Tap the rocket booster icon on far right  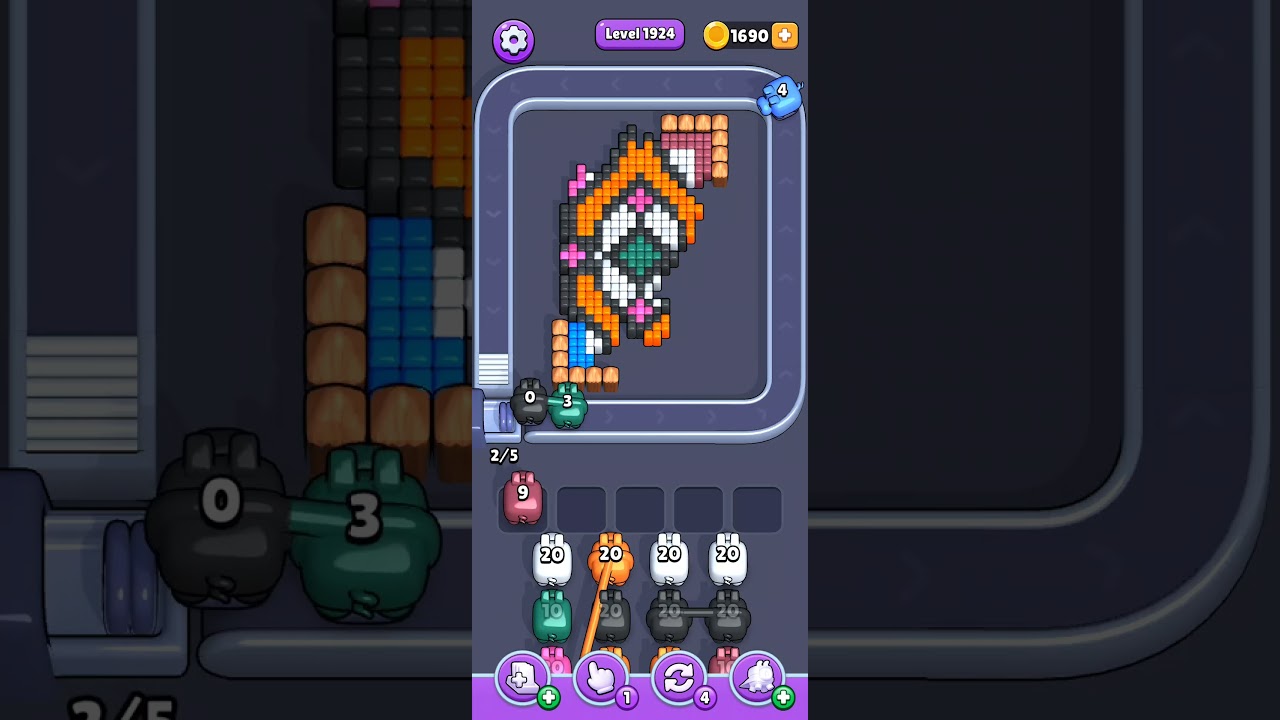click(x=759, y=678)
